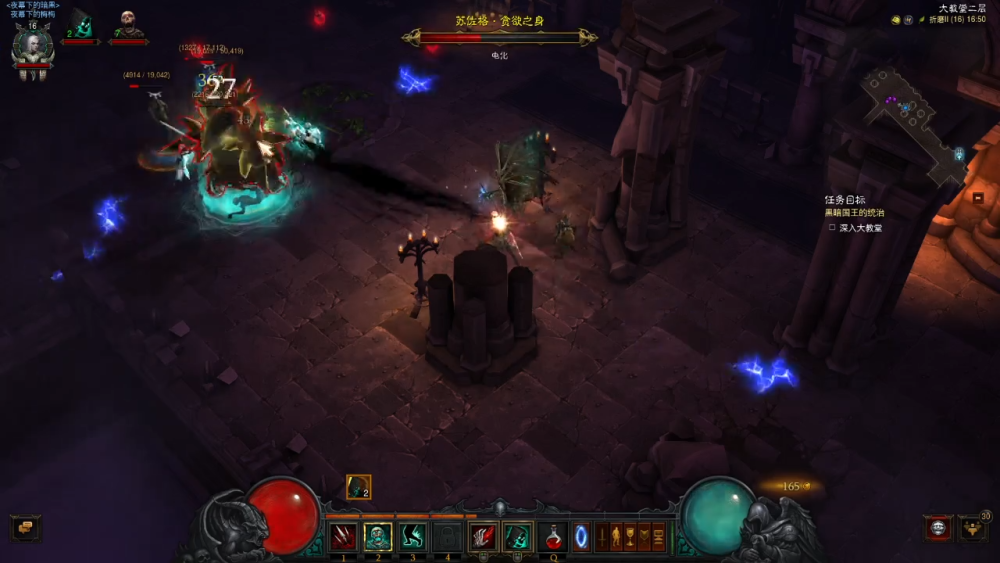
Task: Activate the claw skill in slot 1
Action: (x=343, y=537)
